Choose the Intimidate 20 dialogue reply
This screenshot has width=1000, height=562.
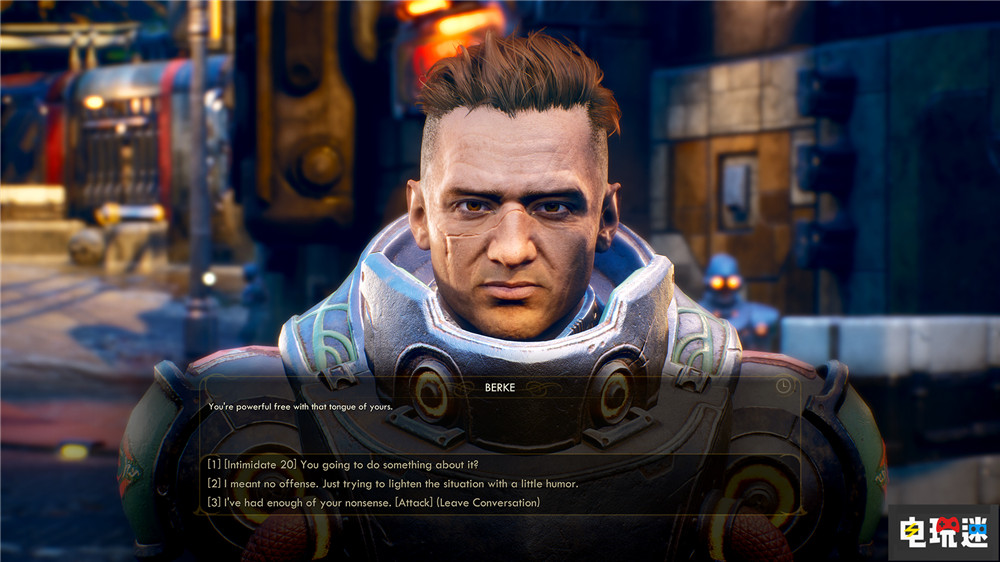344,464
